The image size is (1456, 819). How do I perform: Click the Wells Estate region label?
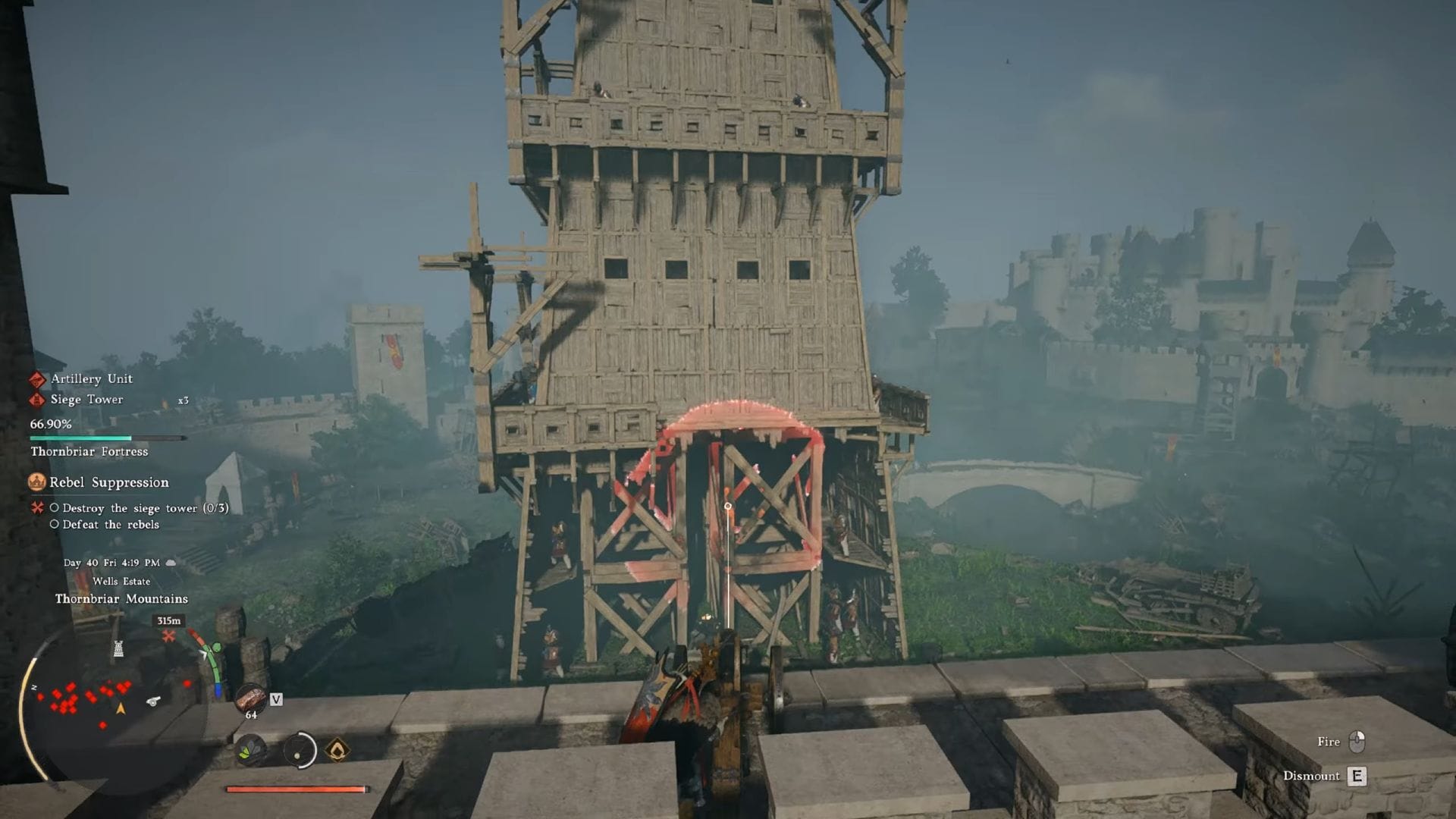[x=122, y=582]
